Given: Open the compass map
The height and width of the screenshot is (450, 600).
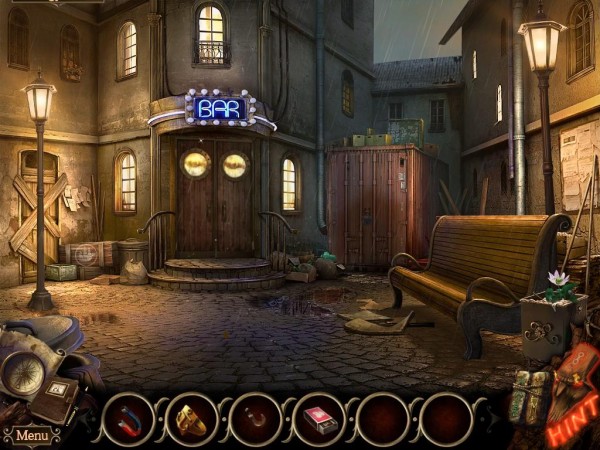Looking at the screenshot, I should click(20, 374).
